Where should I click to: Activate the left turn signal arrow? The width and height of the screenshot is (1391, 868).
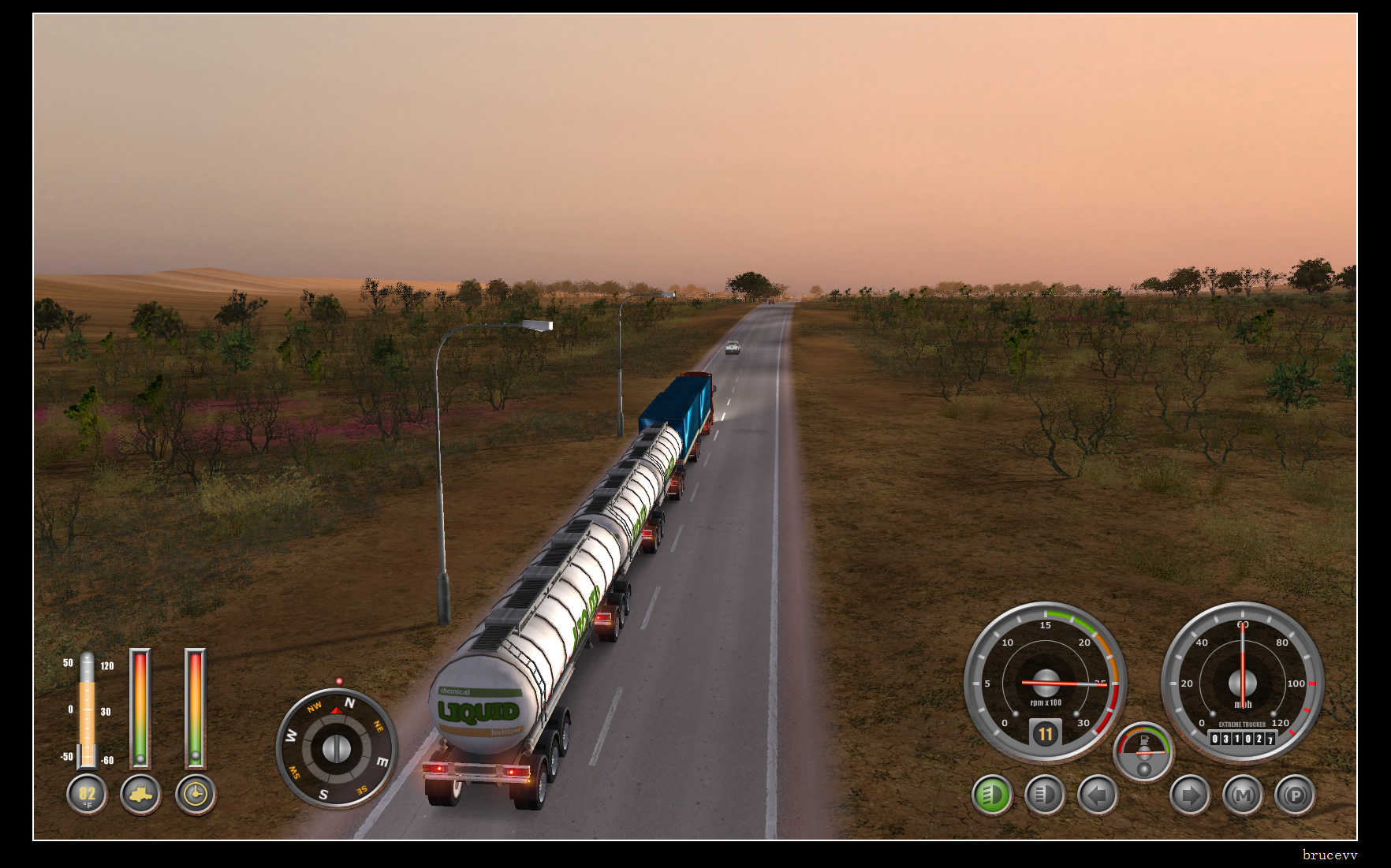(x=1097, y=795)
